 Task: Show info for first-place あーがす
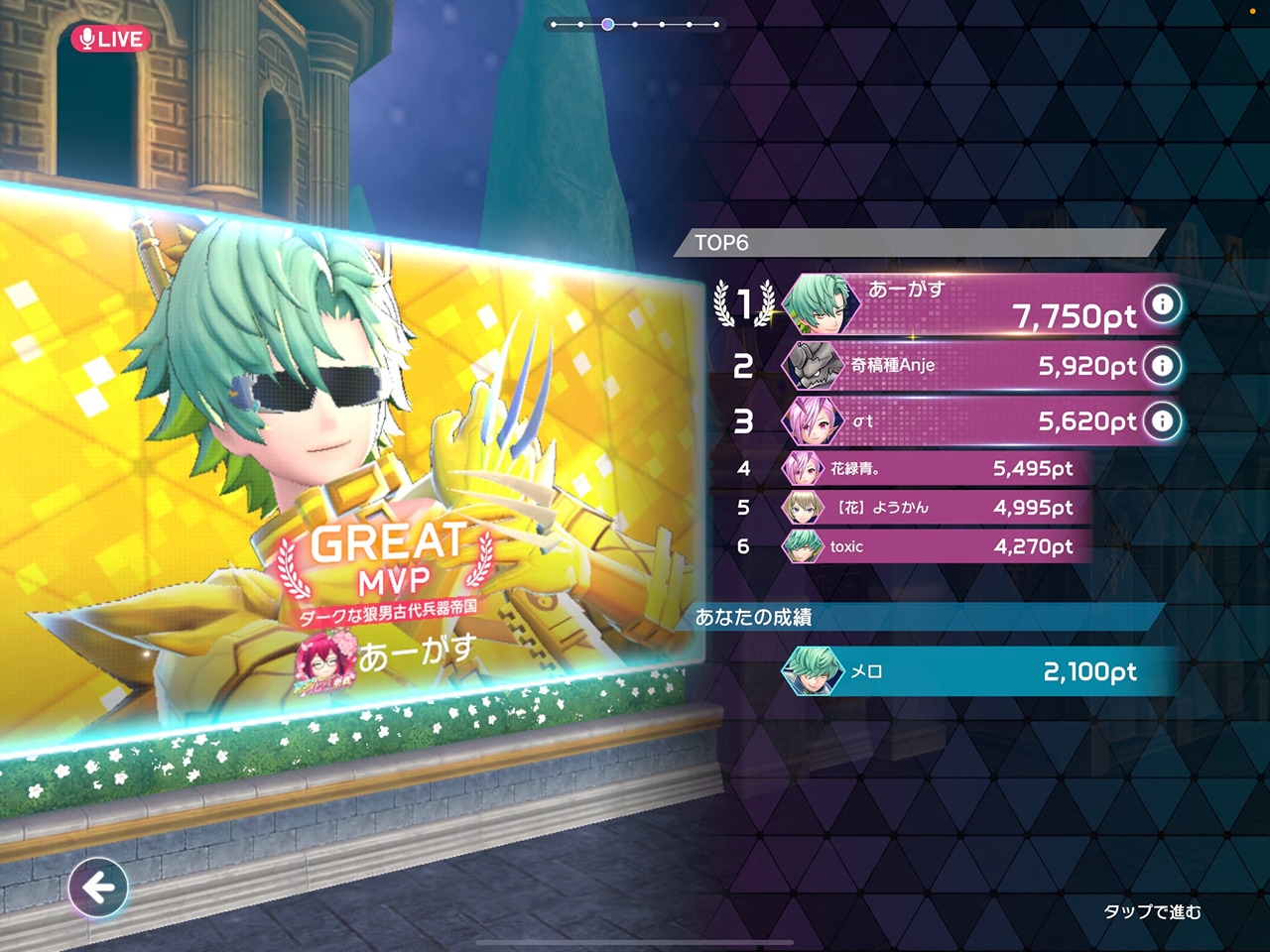[x=1163, y=303]
